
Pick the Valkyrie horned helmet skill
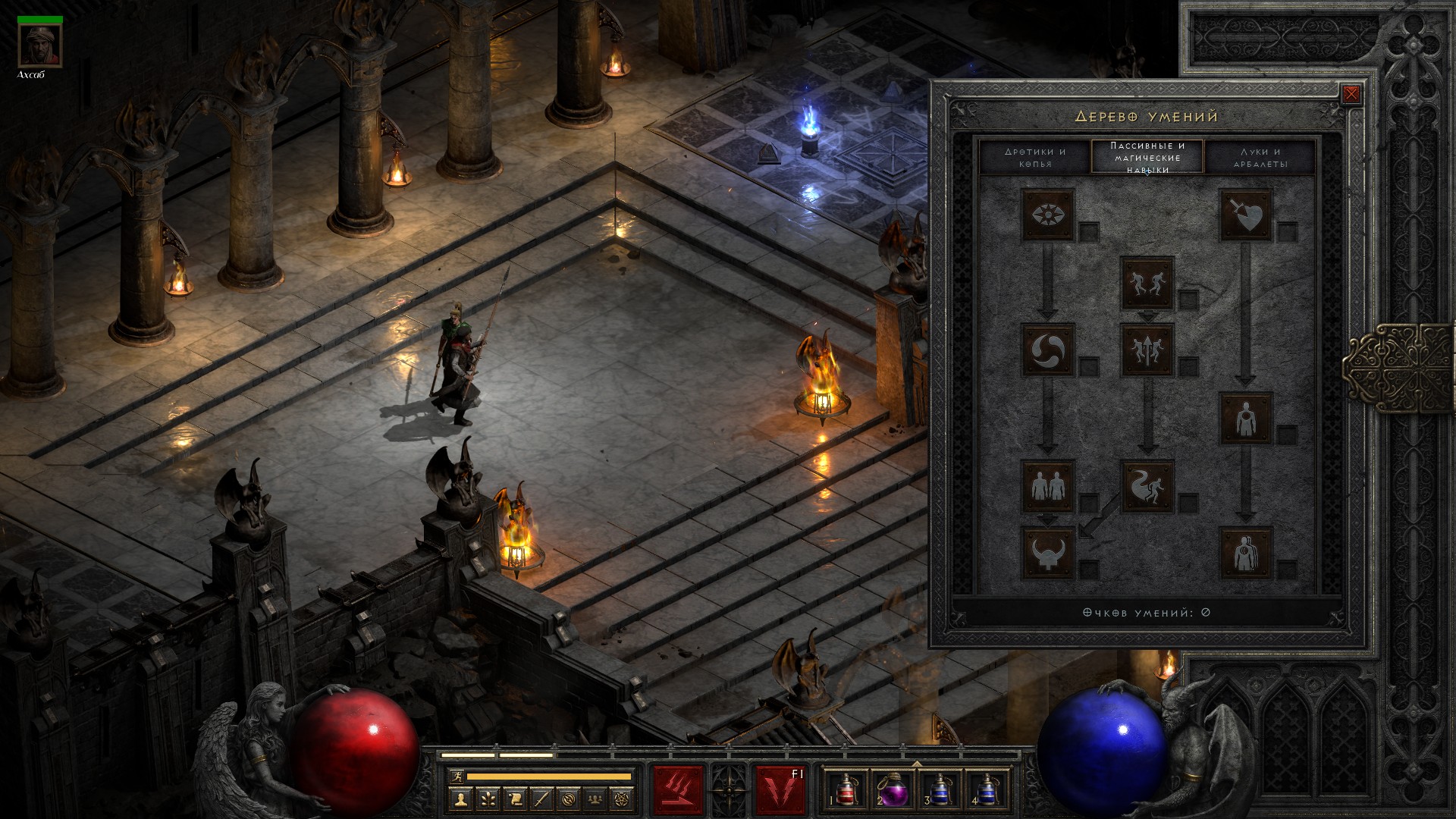(x=1048, y=552)
